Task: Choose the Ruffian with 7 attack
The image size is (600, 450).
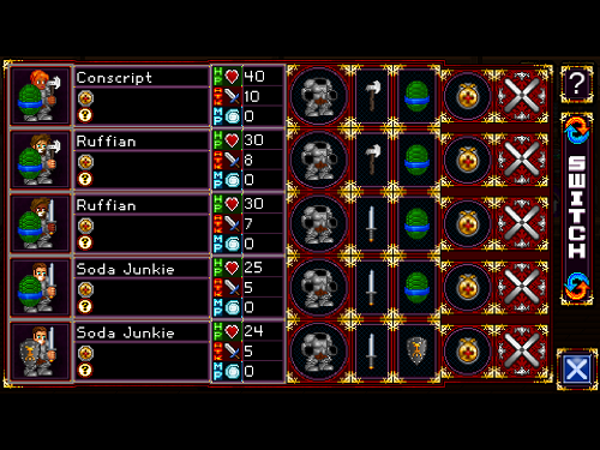Action: coord(140,224)
